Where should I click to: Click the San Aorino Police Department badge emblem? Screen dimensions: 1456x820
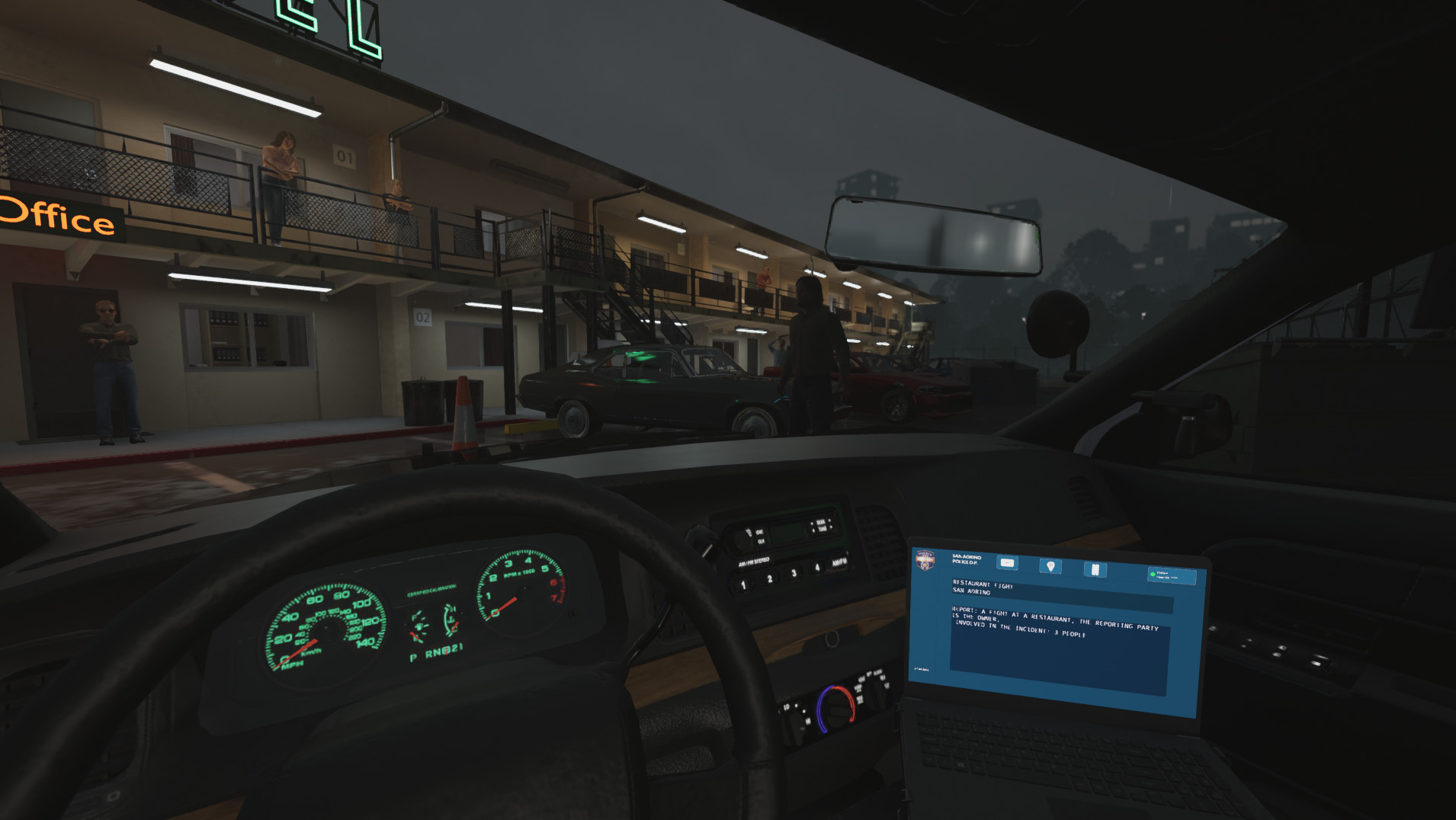point(925,561)
